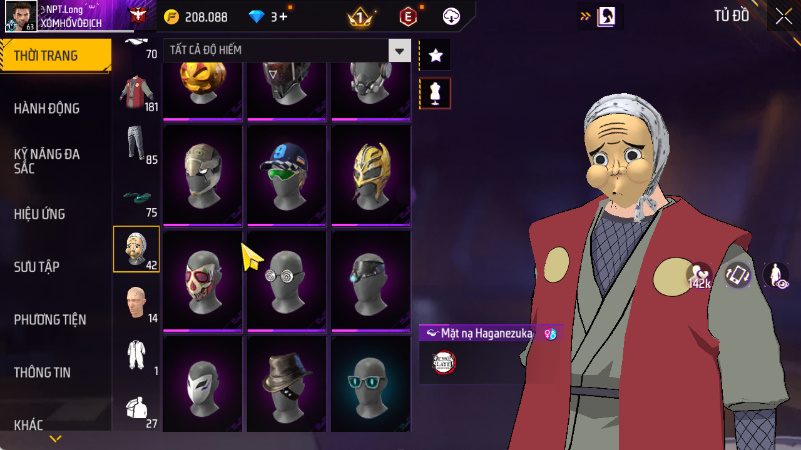Screen dimensions: 801x450
Task: Toggle the star favorites filter
Action: click(435, 56)
